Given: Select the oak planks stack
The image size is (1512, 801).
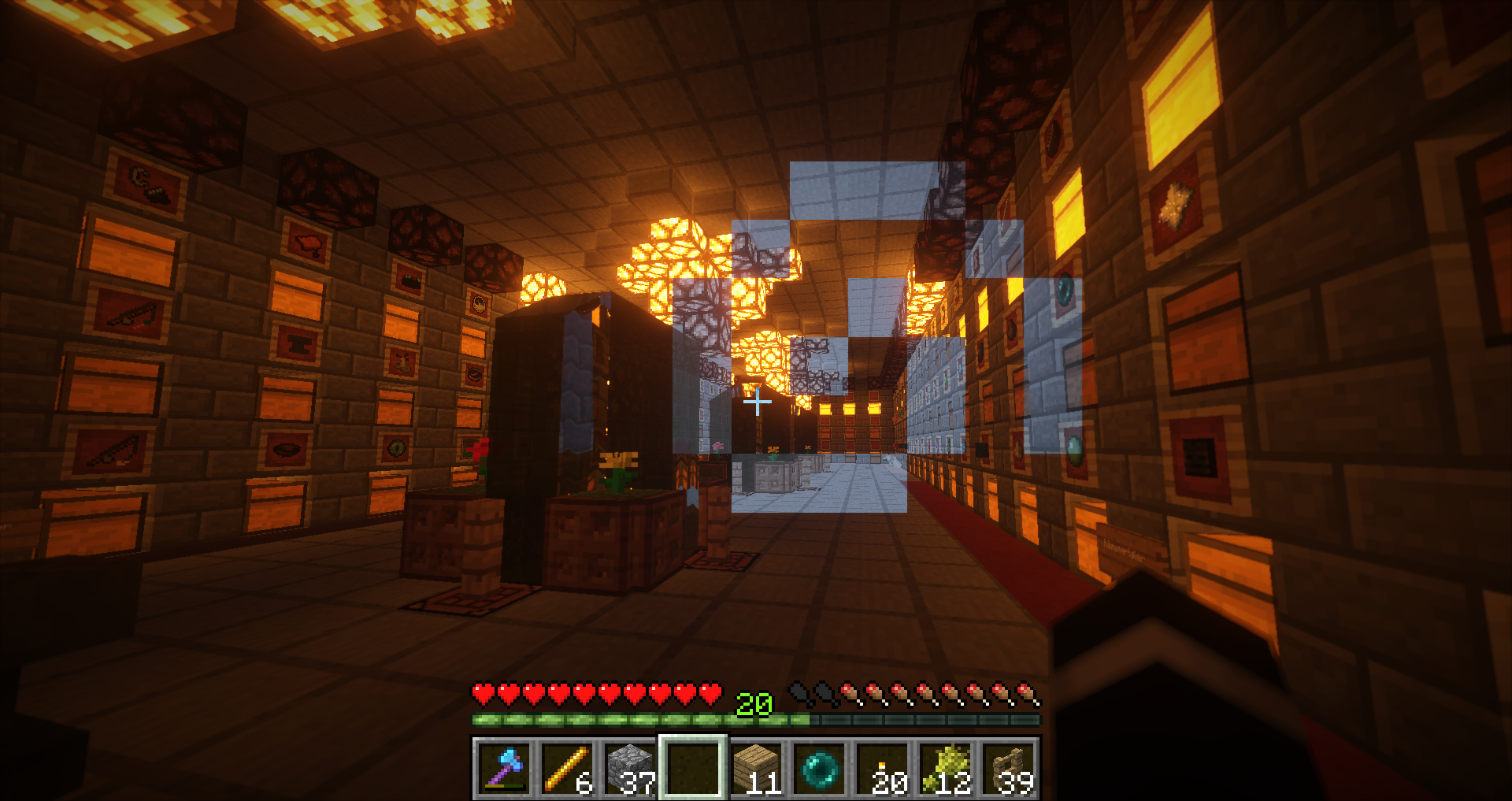Looking at the screenshot, I should (x=756, y=768).
